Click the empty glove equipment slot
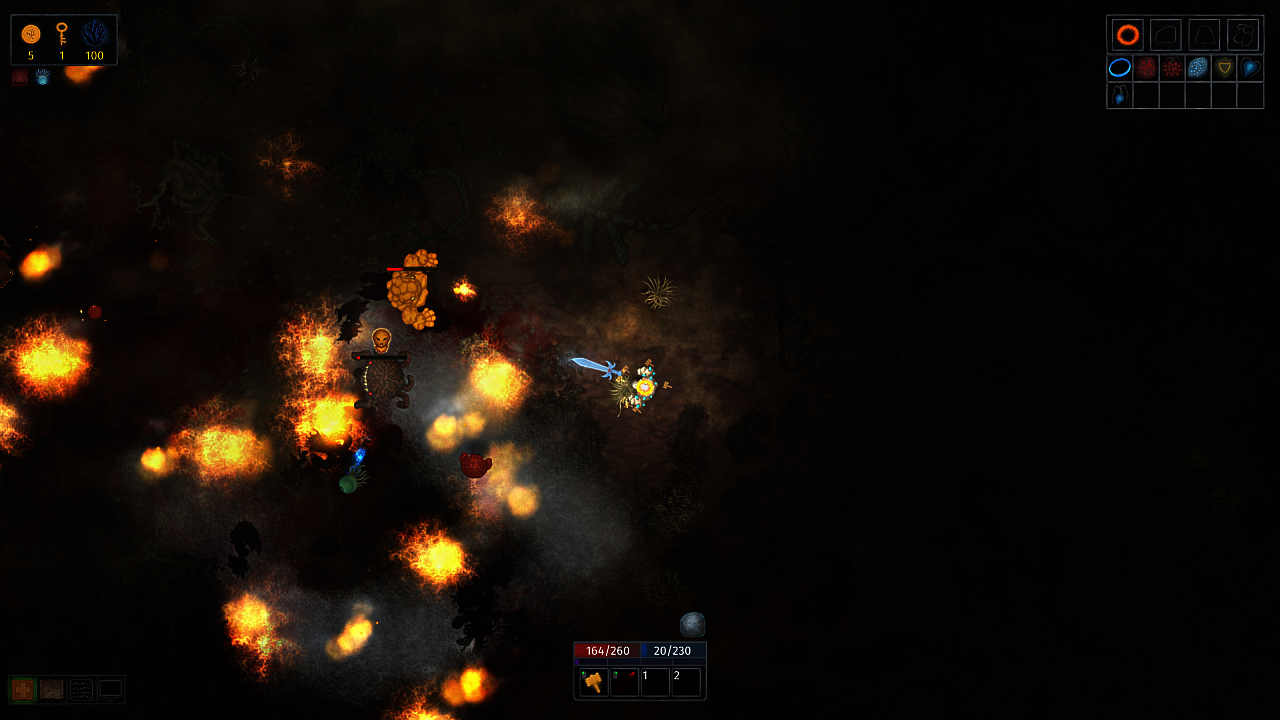The width and height of the screenshot is (1280, 720). [1166, 35]
